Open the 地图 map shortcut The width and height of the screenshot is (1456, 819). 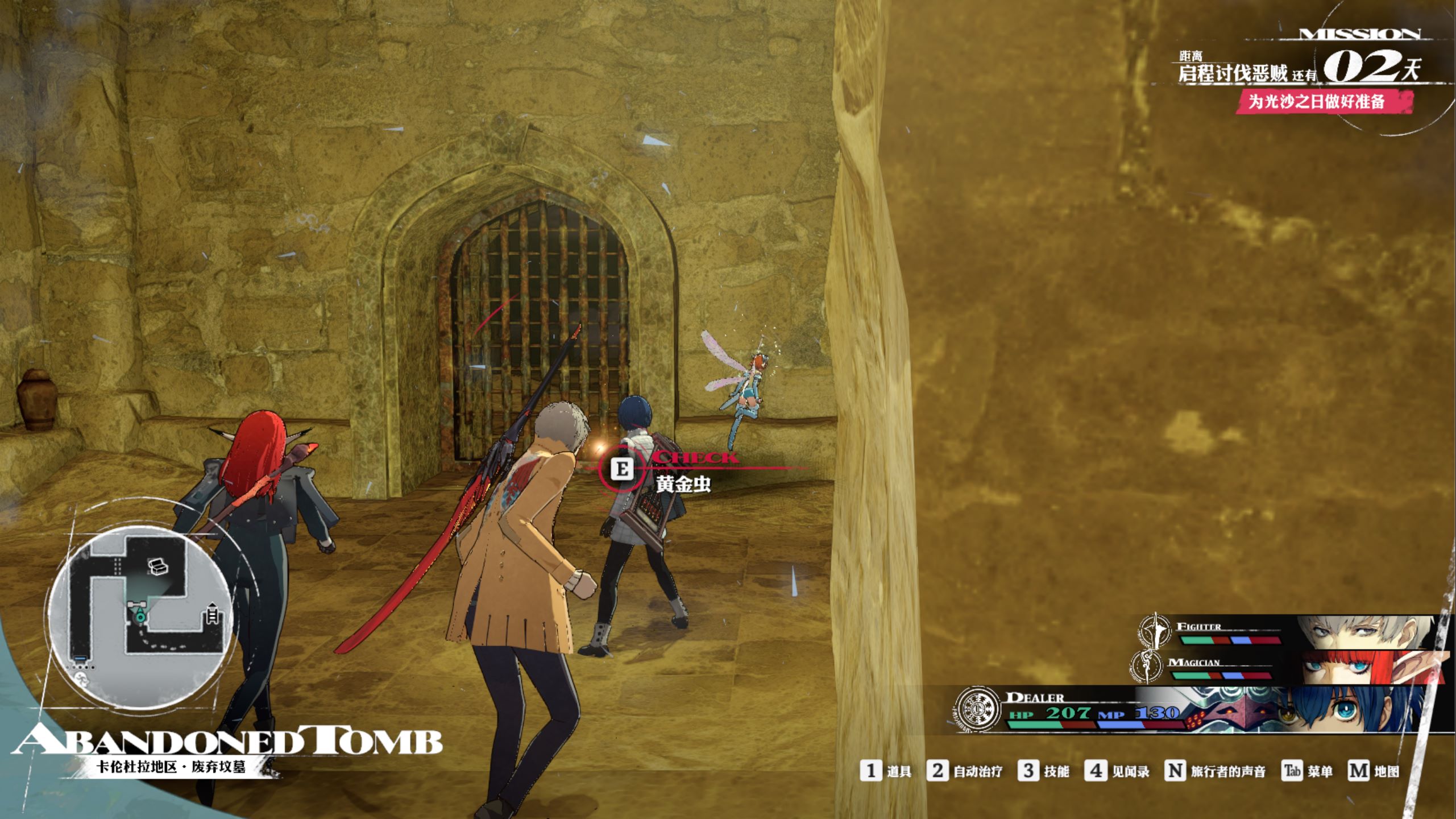[1374, 771]
